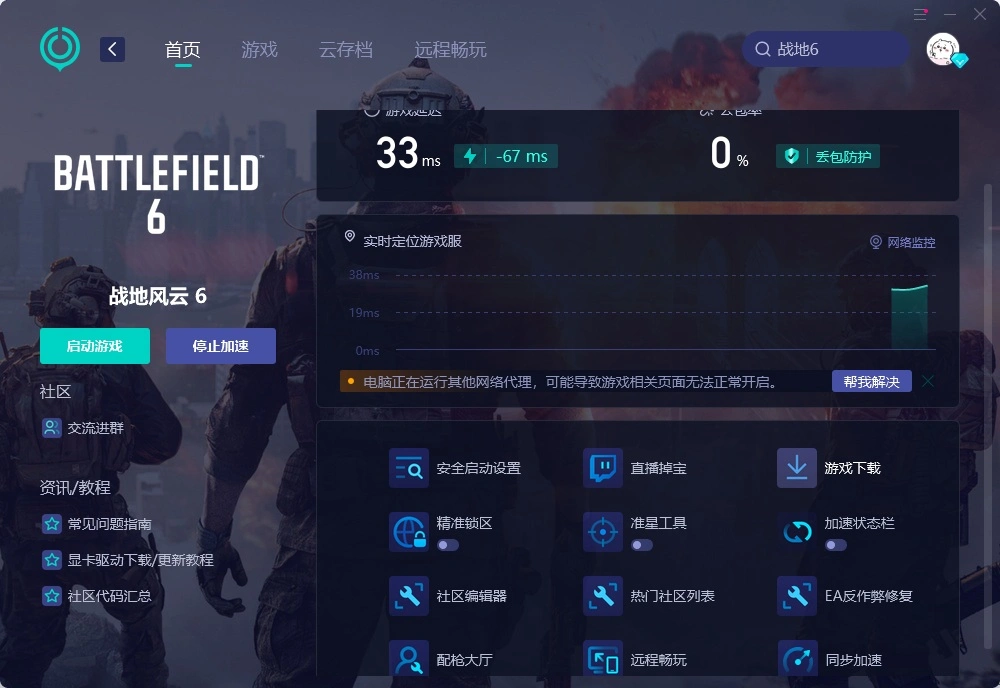The height and width of the screenshot is (688, 1000).
Task: Select the 远程畅玩 top navigation tab
Action: [x=450, y=49]
